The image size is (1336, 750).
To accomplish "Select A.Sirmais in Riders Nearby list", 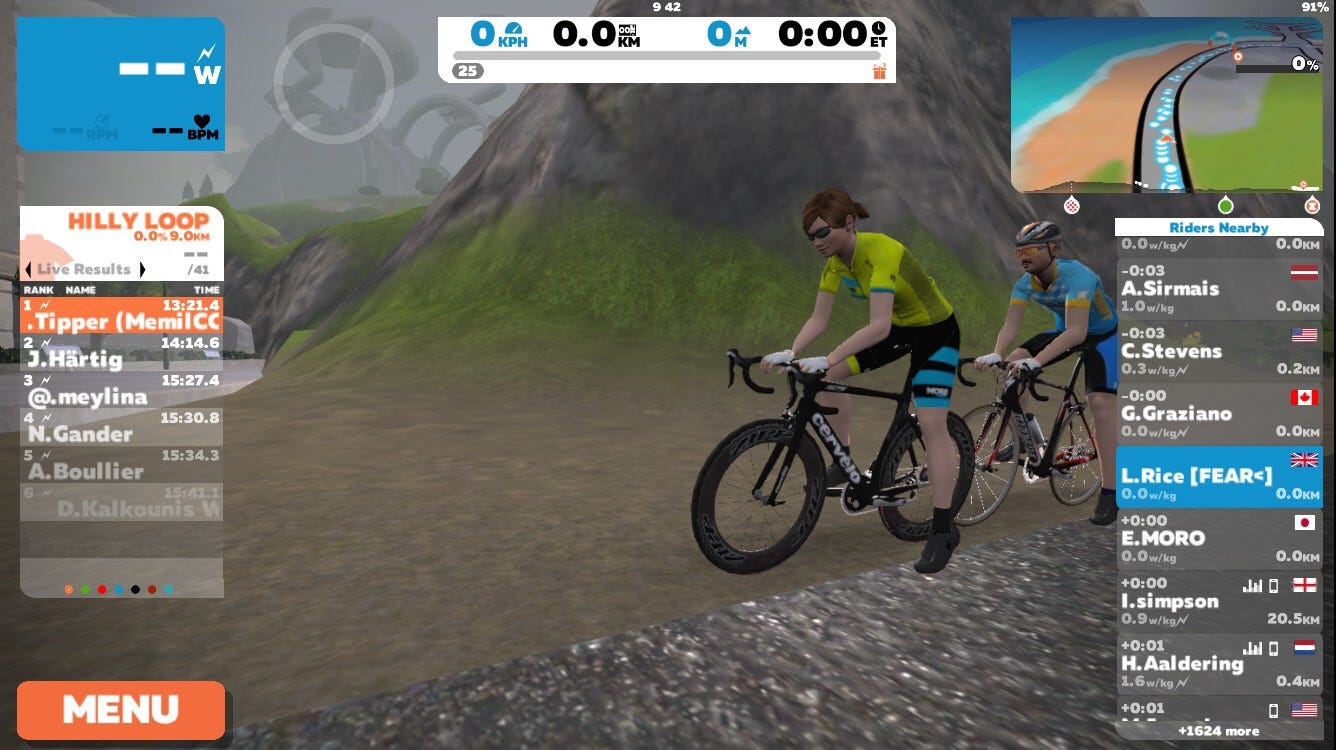I will (1218, 288).
